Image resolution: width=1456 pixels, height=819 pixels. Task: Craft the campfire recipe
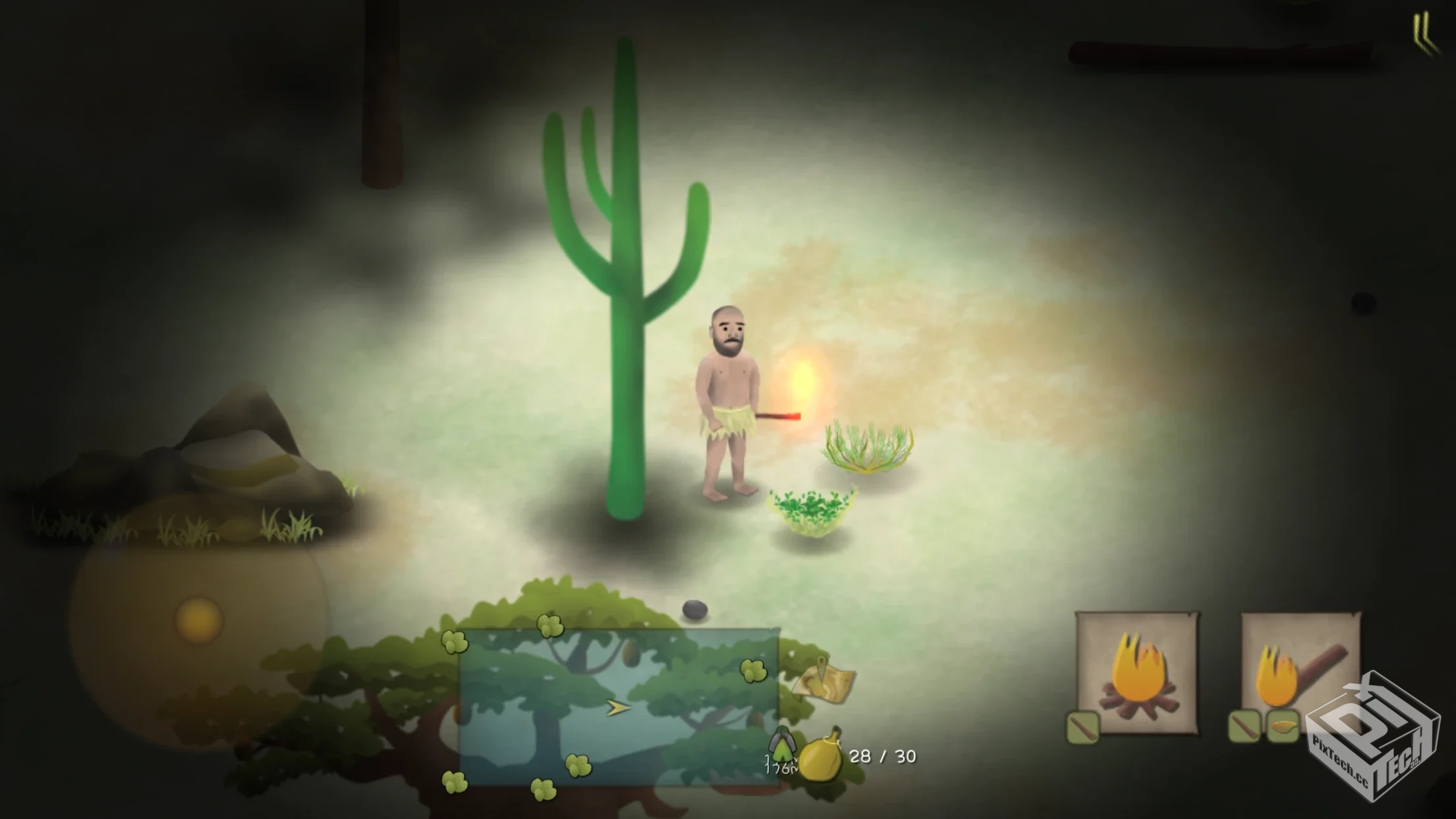[x=1137, y=673]
